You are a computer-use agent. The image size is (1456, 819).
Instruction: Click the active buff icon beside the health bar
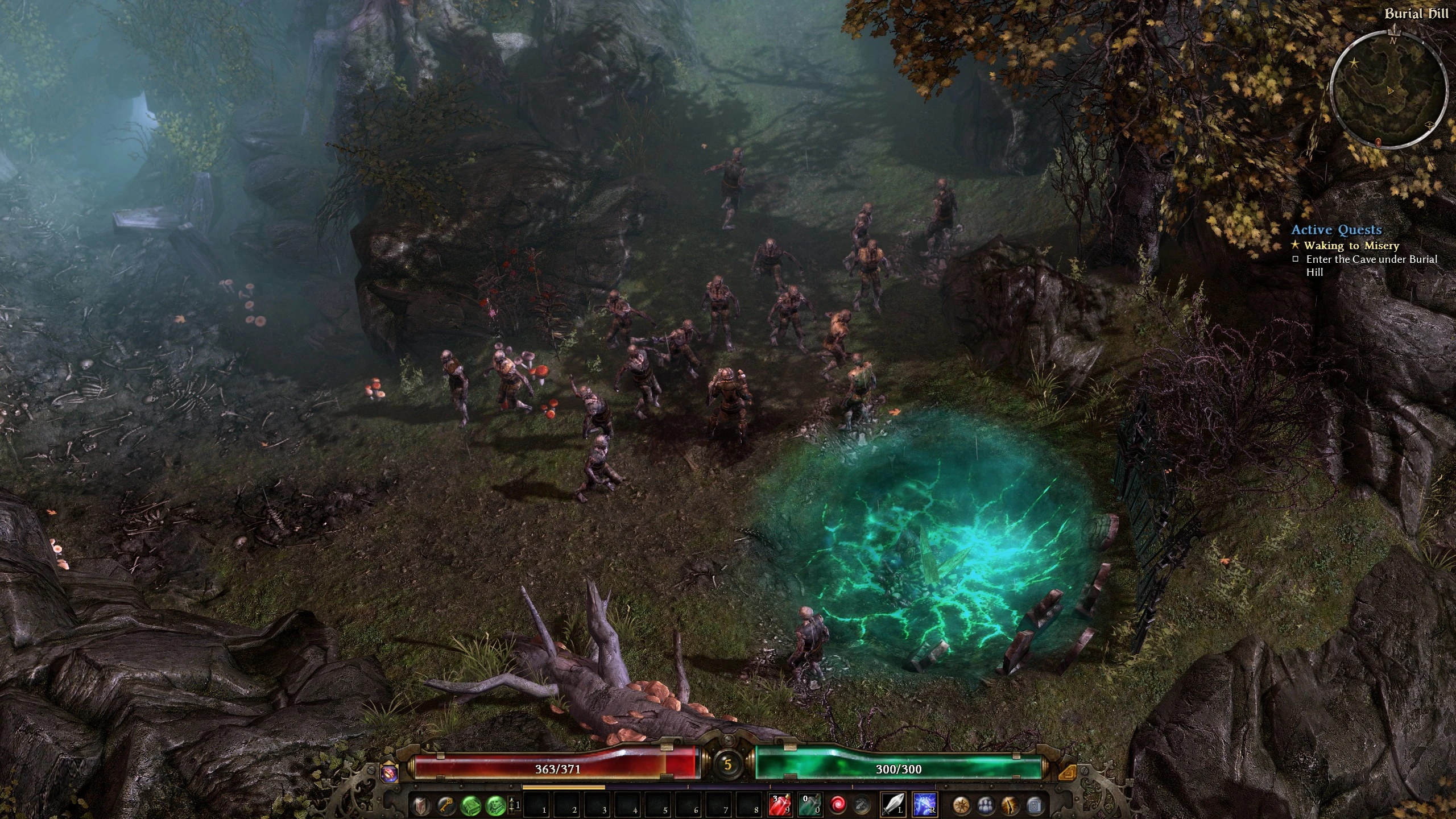[x=389, y=774]
